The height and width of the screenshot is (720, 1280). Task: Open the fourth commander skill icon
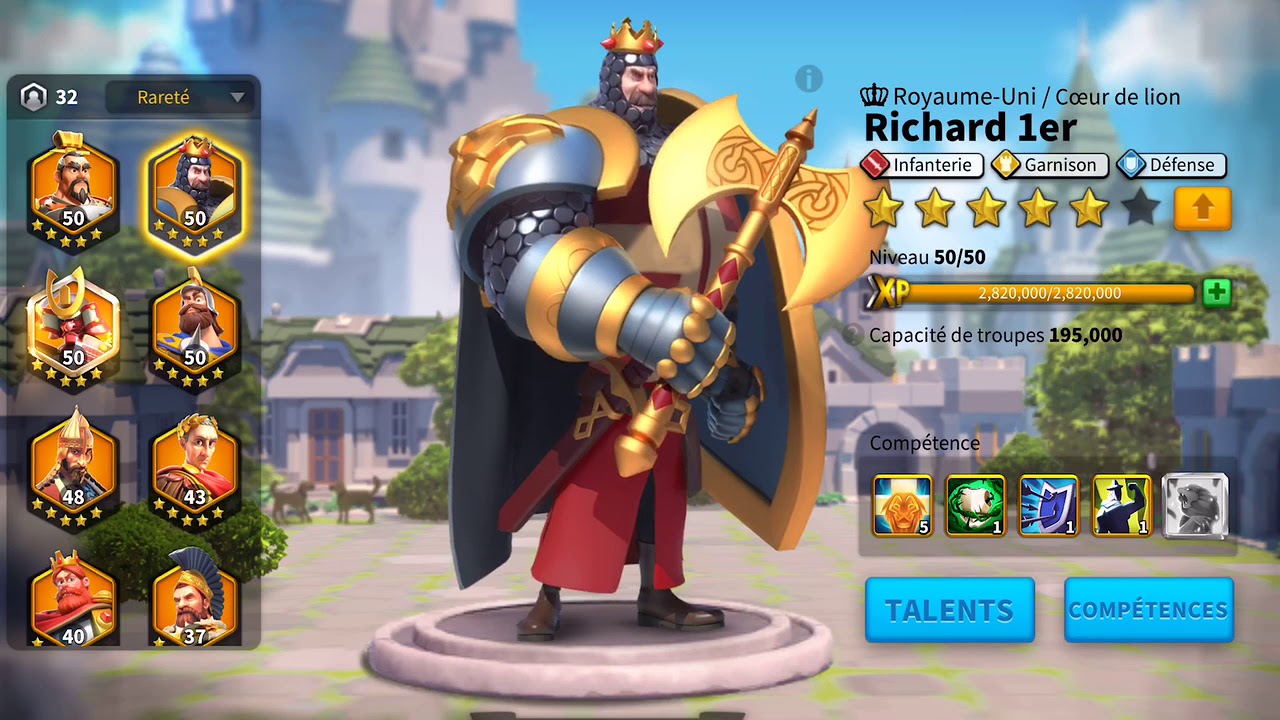pos(1121,507)
